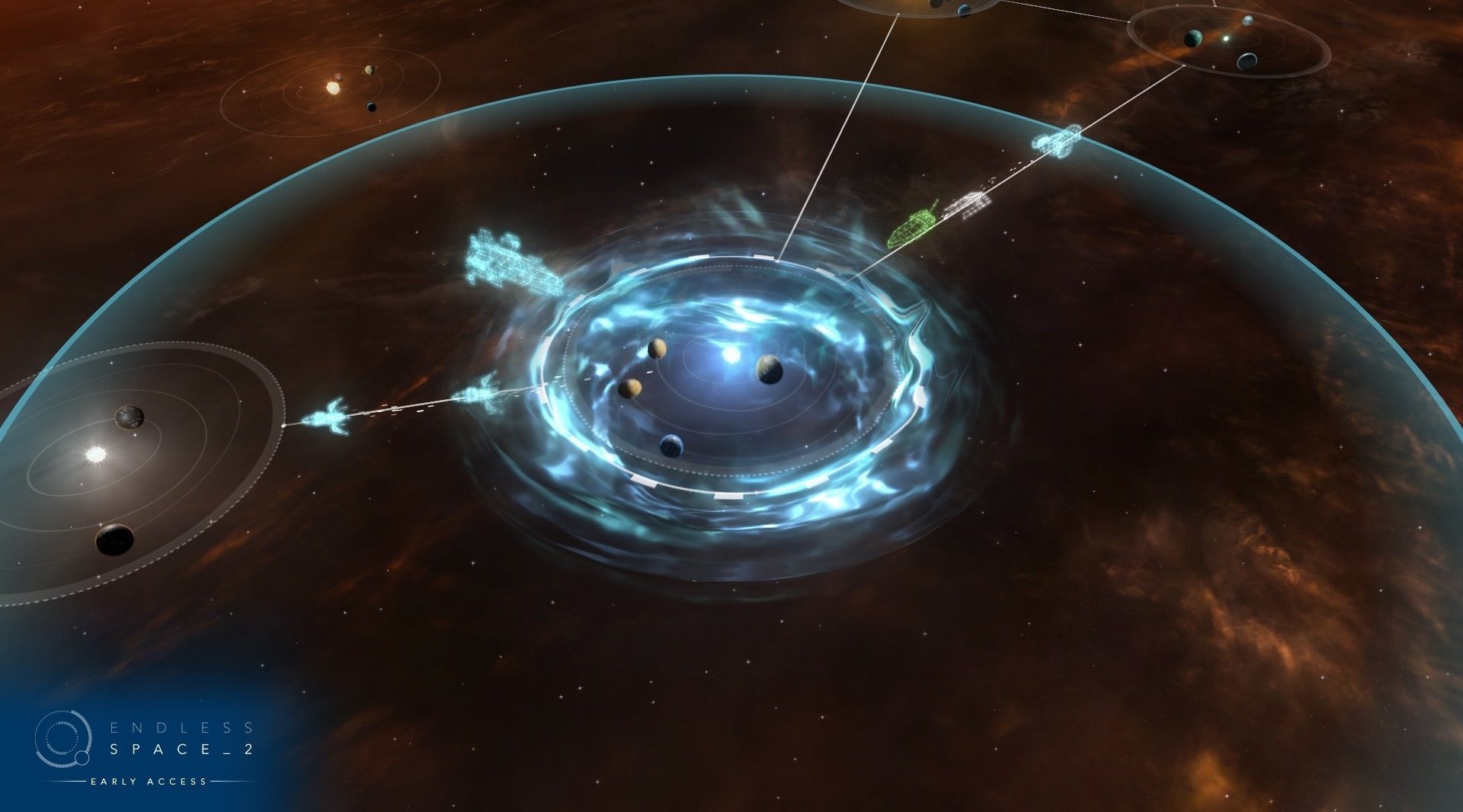Select the green wireframe fleet
This screenshot has height=812, width=1463.
(x=912, y=225)
